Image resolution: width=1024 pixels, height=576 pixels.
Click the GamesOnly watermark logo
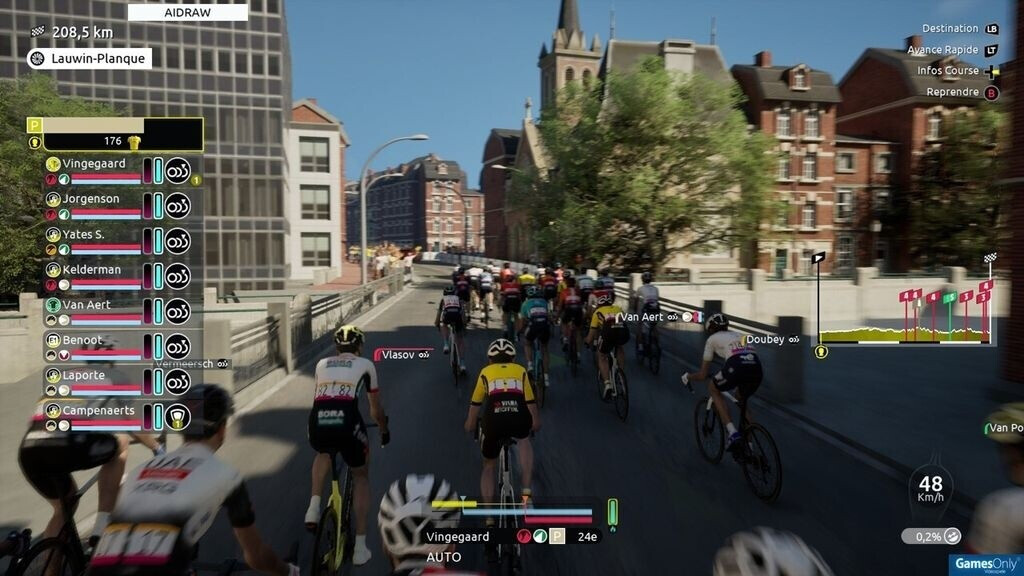(x=971, y=563)
